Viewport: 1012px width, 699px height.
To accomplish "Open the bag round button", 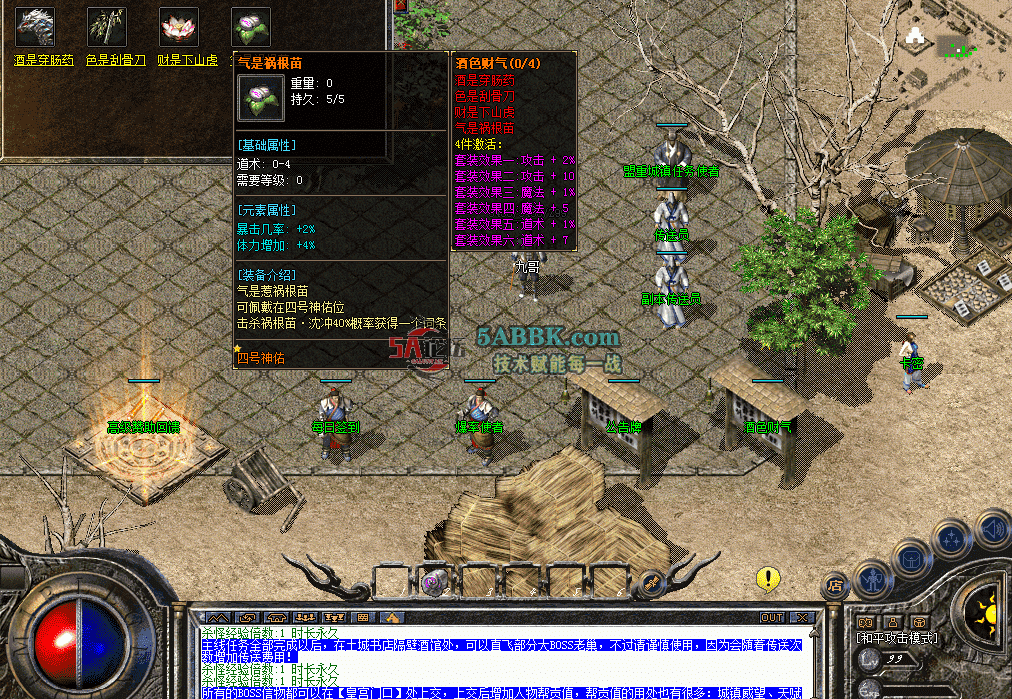I will point(912,558).
